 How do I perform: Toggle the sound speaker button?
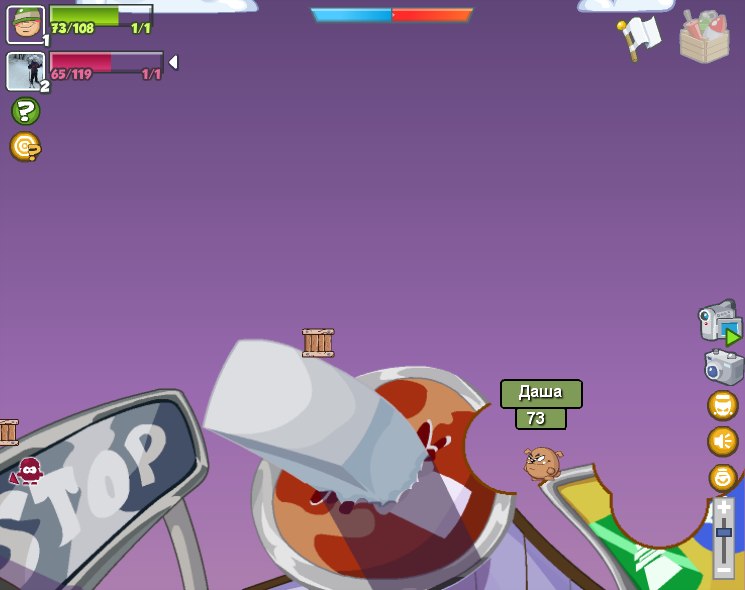(722, 441)
